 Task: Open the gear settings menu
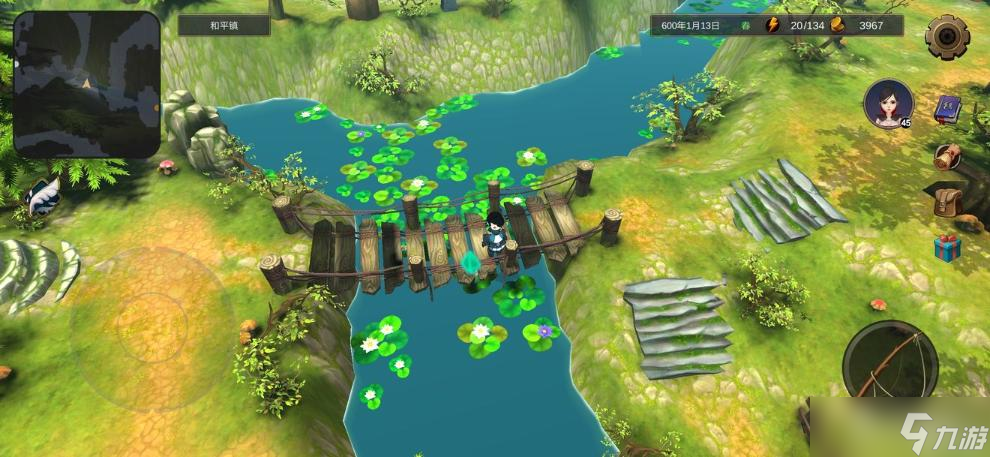tap(947, 37)
